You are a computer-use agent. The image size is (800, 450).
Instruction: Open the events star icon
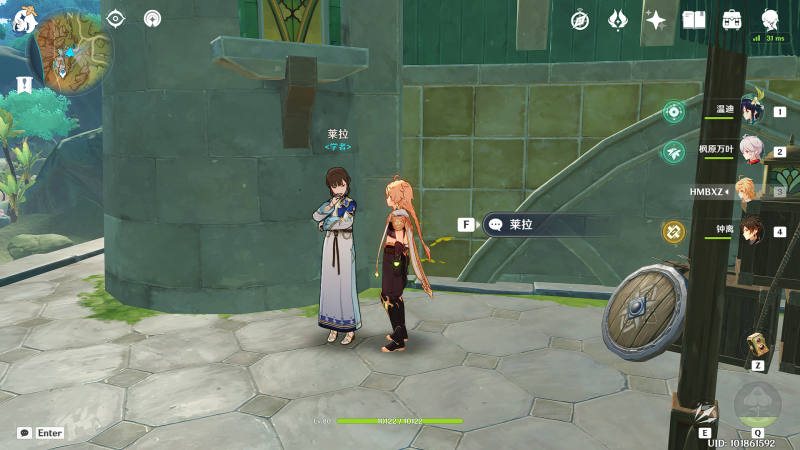pyautogui.click(x=656, y=19)
